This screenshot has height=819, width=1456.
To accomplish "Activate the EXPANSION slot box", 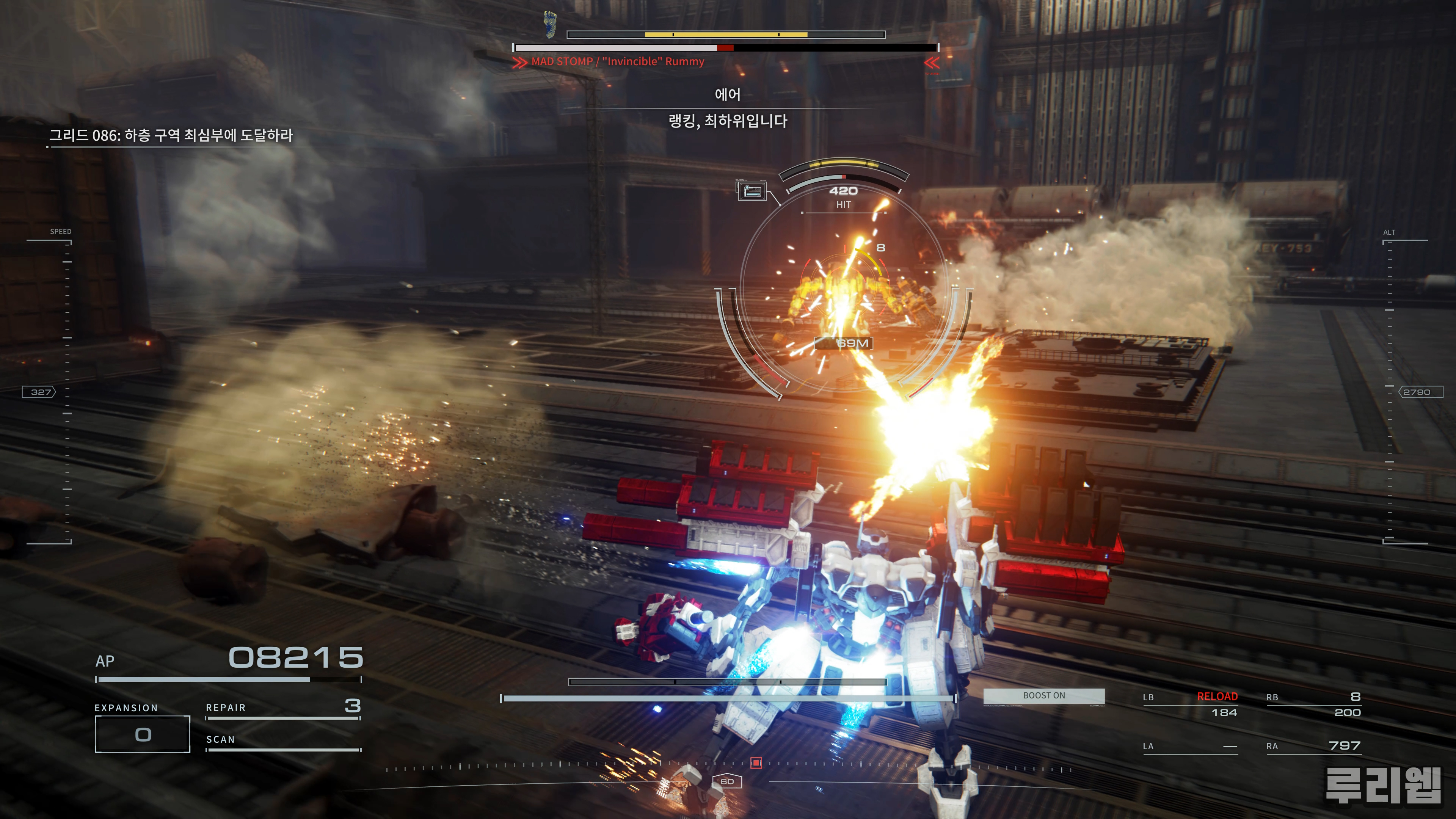I will (143, 734).
